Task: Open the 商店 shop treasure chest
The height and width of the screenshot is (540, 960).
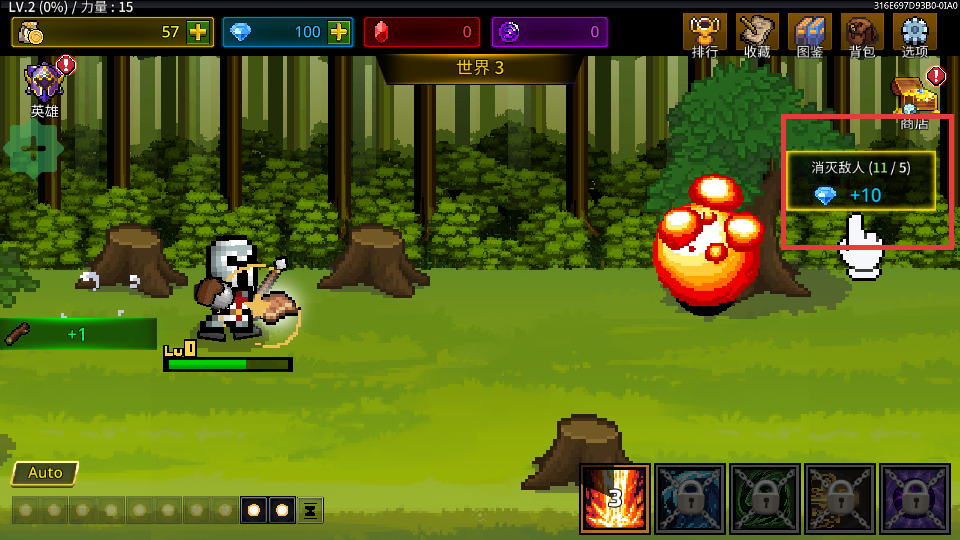Action: (914, 100)
